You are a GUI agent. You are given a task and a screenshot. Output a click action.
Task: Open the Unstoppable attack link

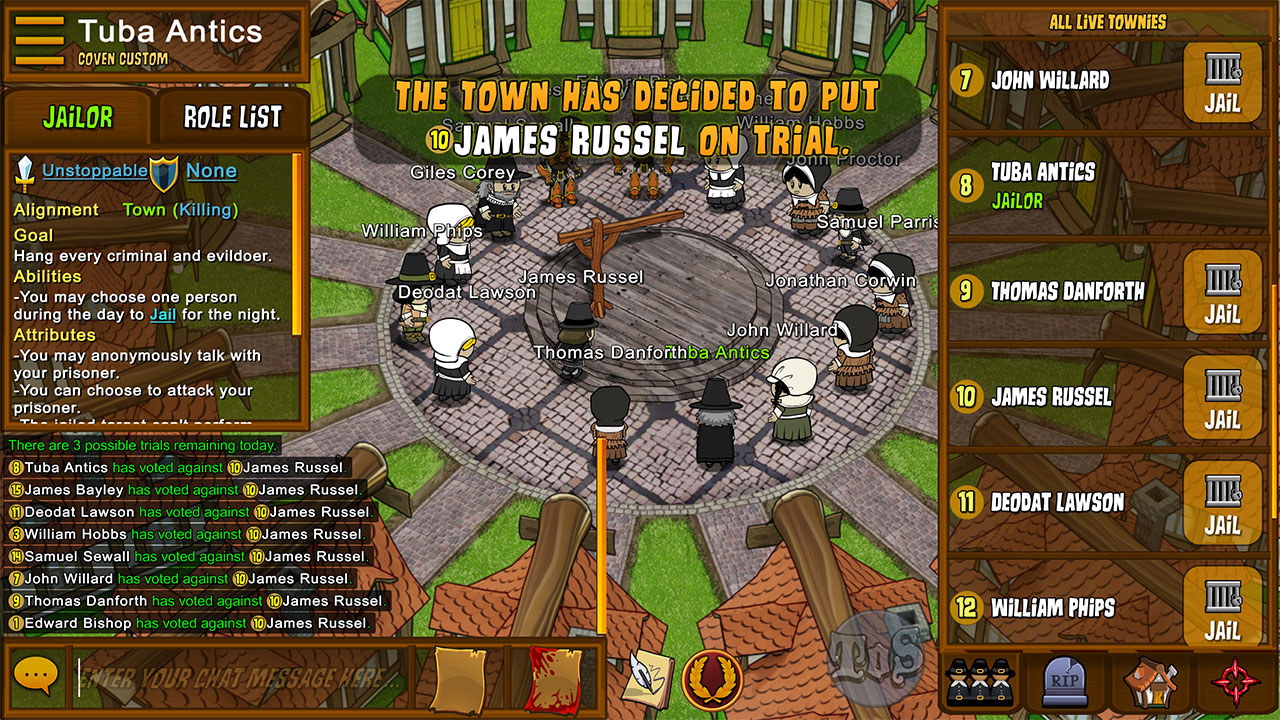94,171
